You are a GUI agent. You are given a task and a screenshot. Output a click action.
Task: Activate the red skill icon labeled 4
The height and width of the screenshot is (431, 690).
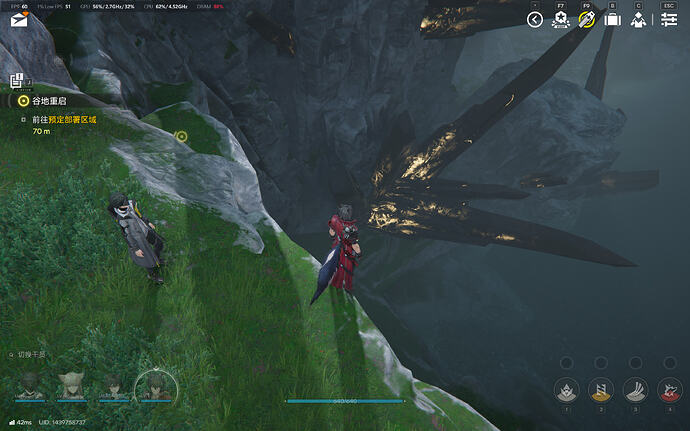(669, 390)
